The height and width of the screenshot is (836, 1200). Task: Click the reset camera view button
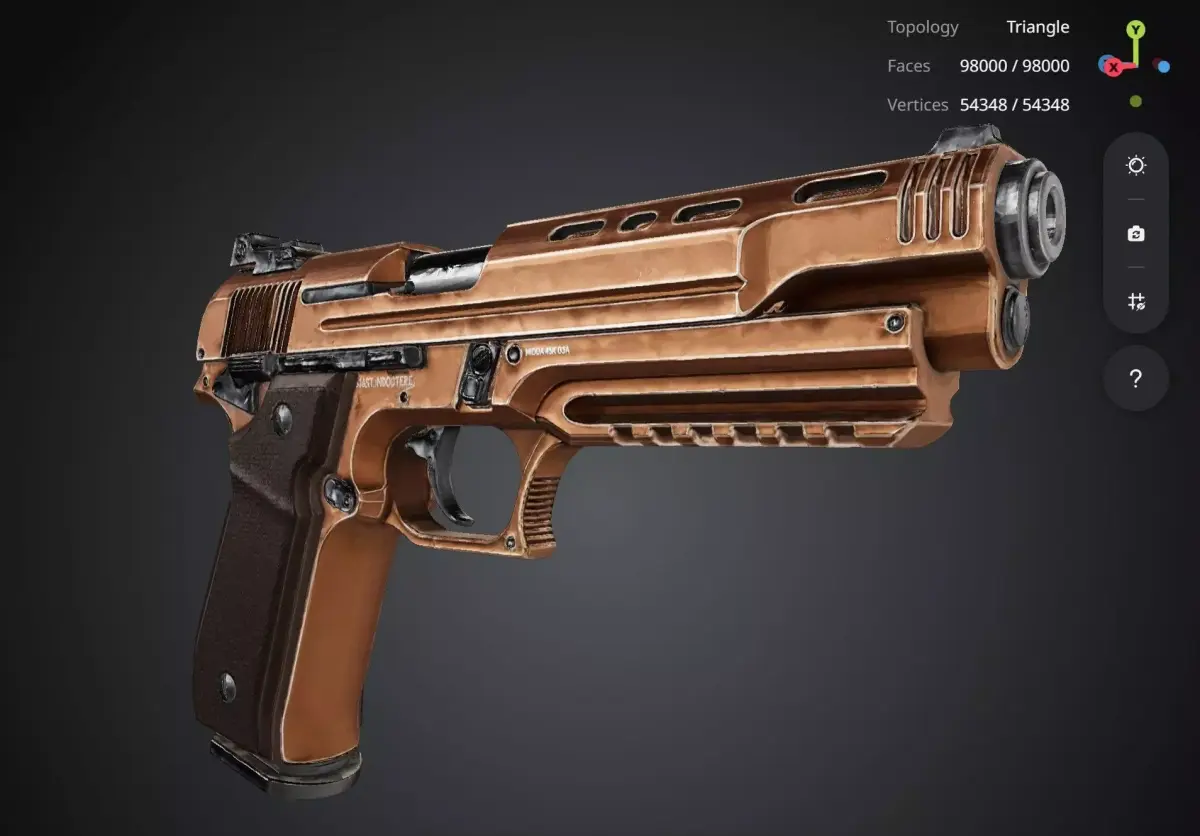coord(1136,233)
